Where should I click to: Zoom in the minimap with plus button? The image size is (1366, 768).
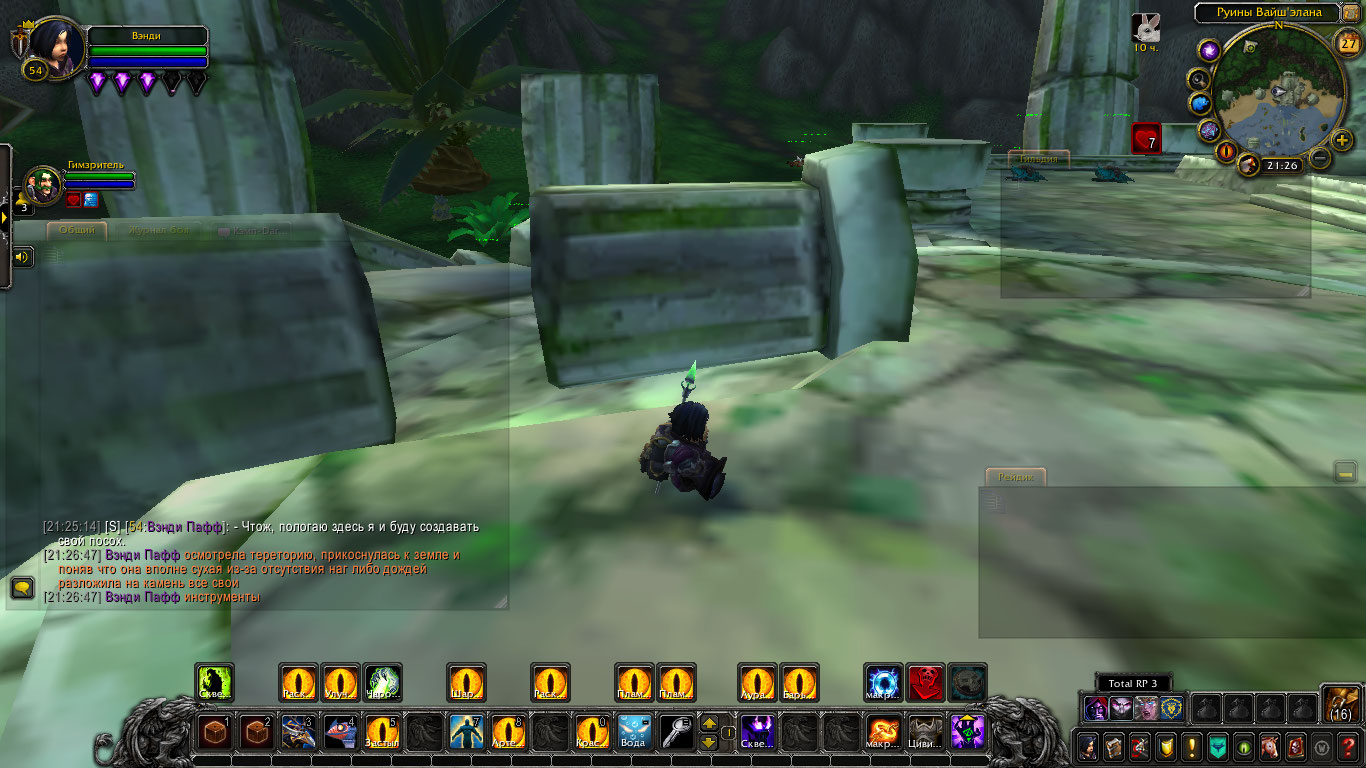click(x=1342, y=140)
